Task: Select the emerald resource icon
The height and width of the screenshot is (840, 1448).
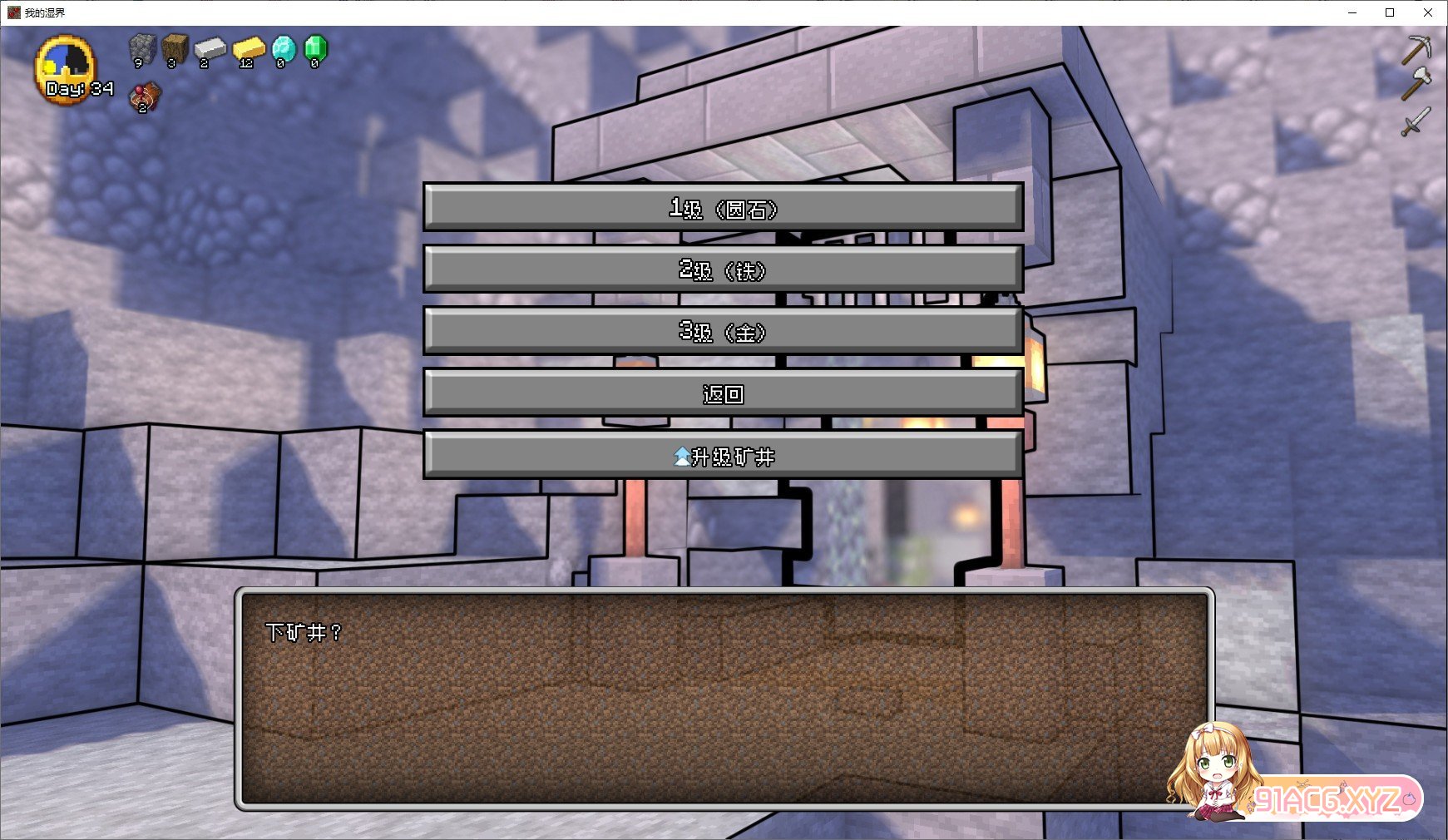Action: [316, 50]
